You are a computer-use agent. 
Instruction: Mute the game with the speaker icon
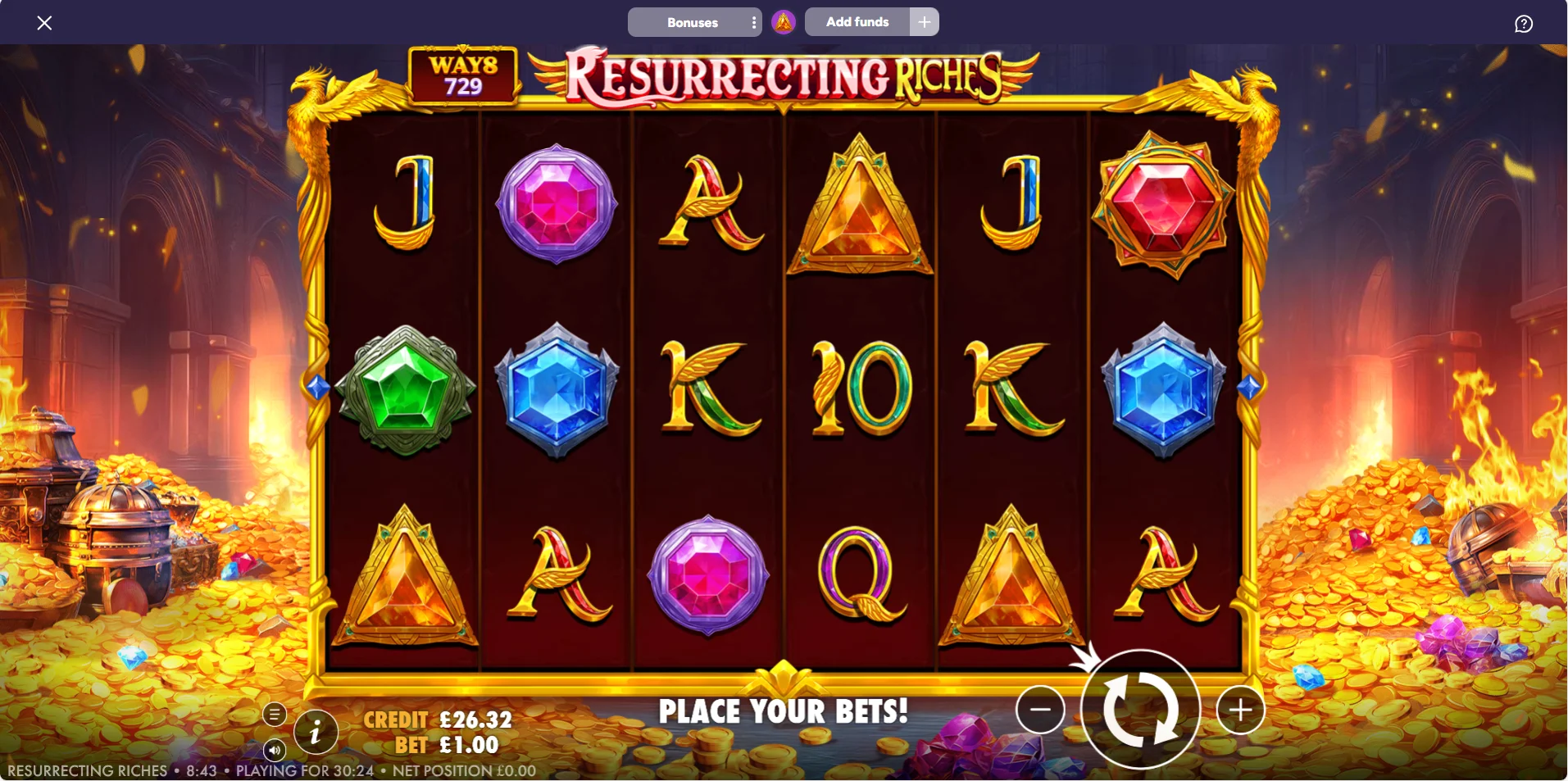[x=275, y=750]
